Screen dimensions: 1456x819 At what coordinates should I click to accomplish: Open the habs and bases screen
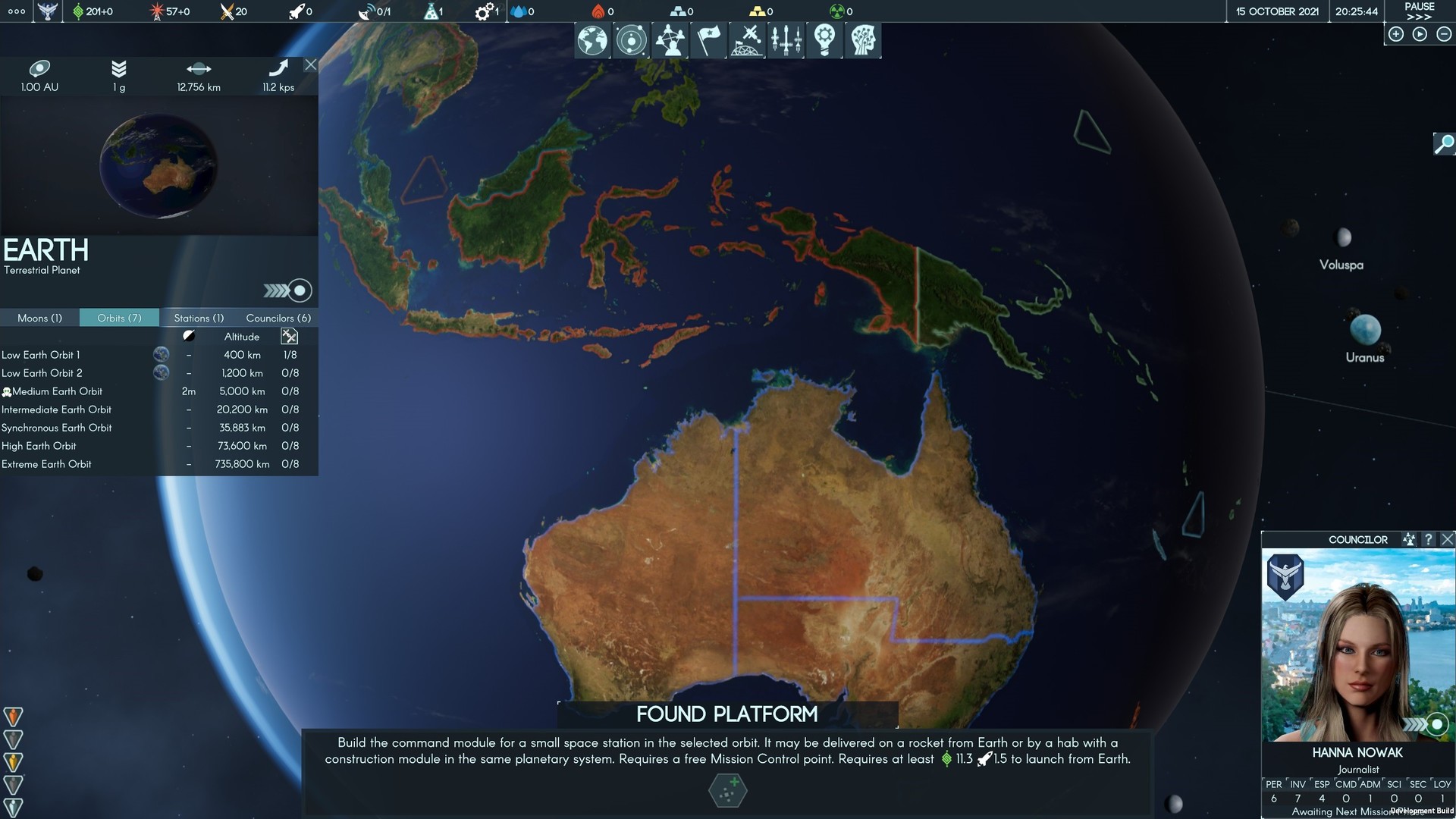(747, 39)
